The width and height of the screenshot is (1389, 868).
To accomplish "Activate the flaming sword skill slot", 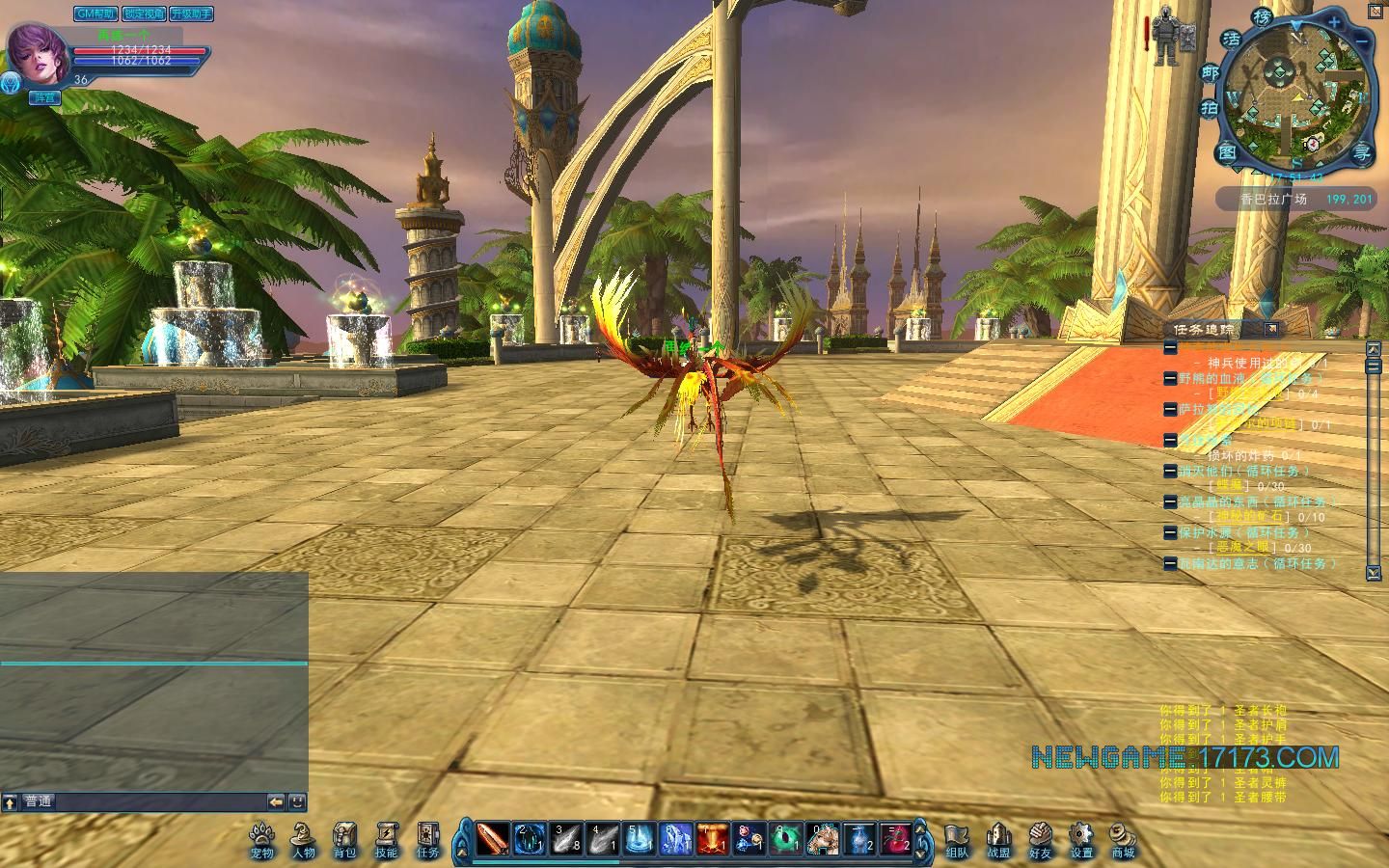I will 493,839.
